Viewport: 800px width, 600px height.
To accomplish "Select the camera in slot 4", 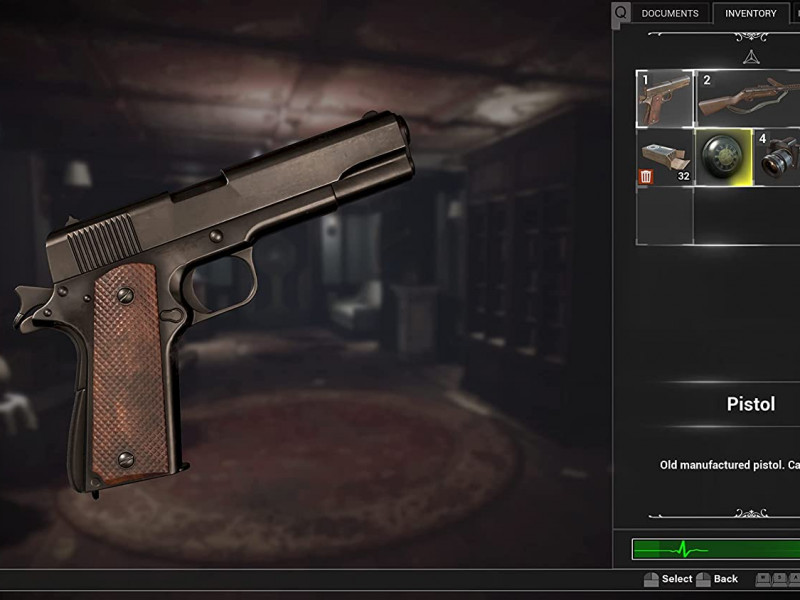I will (778, 157).
